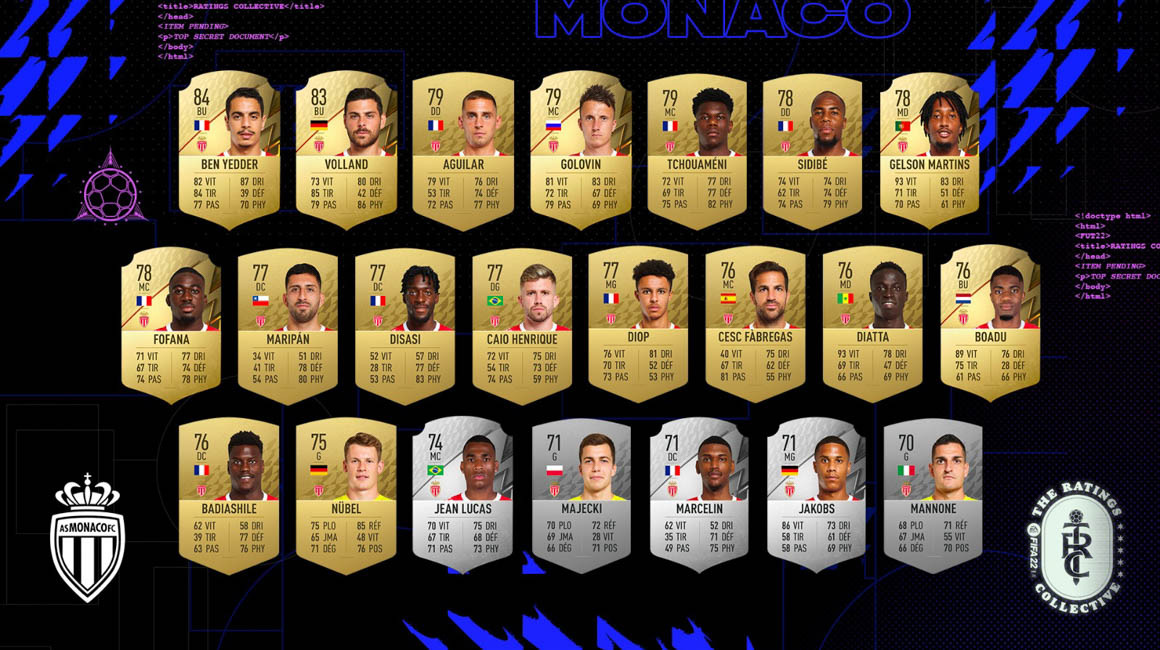This screenshot has height=650, width=1160.
Task: Choose the silver Jean Lucas card
Action: coord(462,490)
